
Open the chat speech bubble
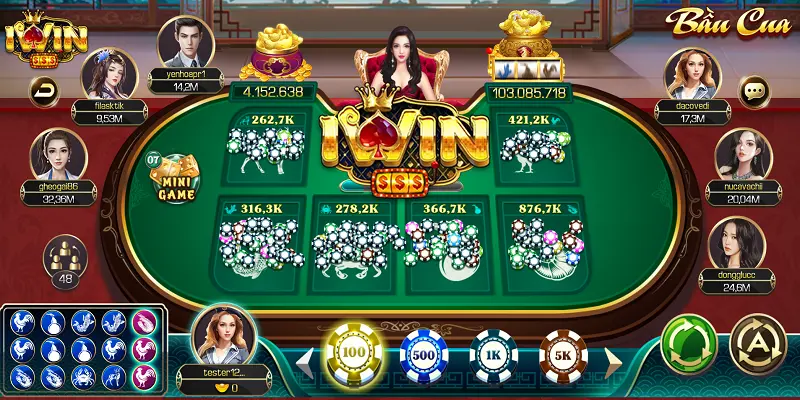pyautogui.click(x=755, y=91)
